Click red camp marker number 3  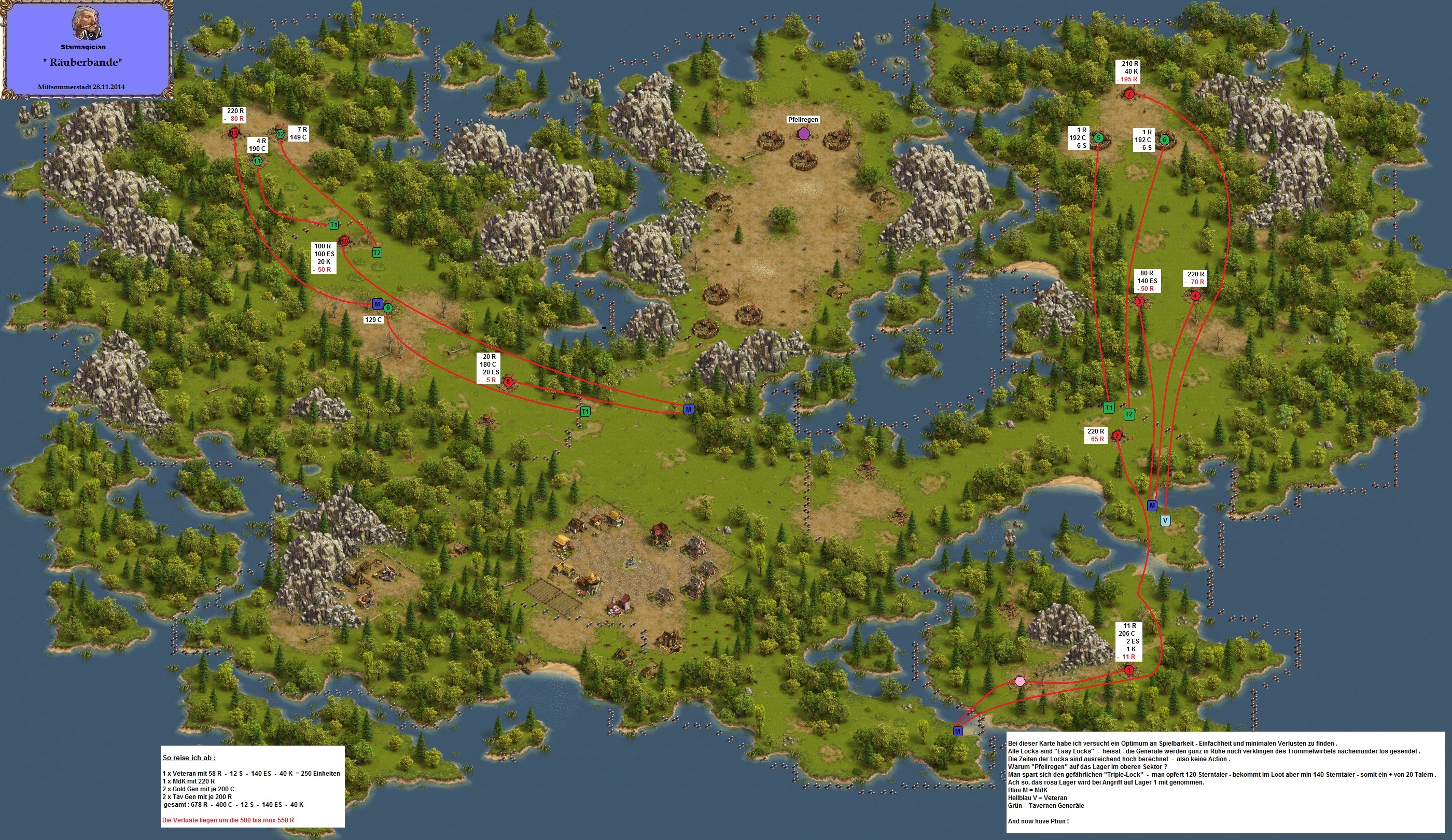(x=1139, y=301)
